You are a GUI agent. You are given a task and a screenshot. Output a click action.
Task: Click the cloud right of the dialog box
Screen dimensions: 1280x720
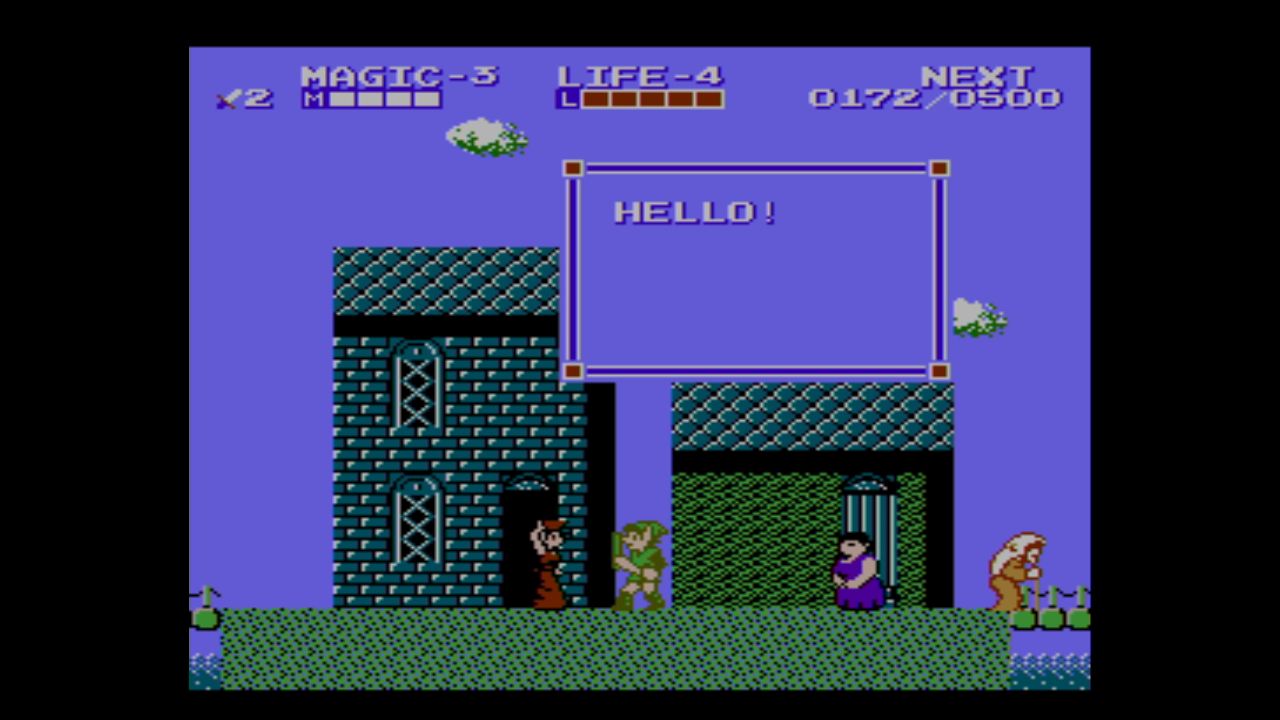pyautogui.click(x=976, y=315)
